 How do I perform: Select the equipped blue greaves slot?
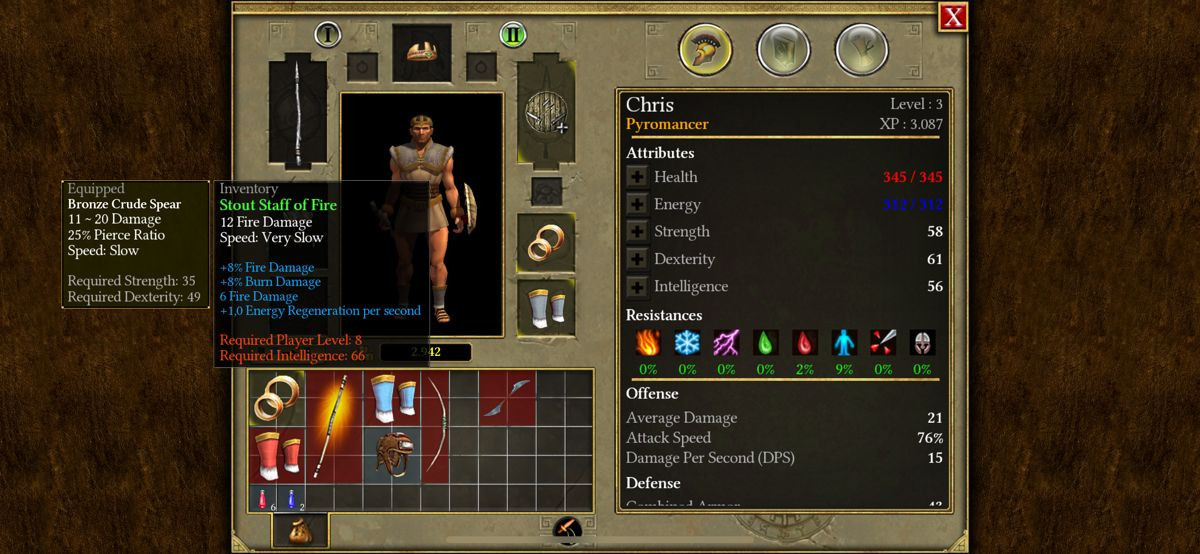point(545,307)
